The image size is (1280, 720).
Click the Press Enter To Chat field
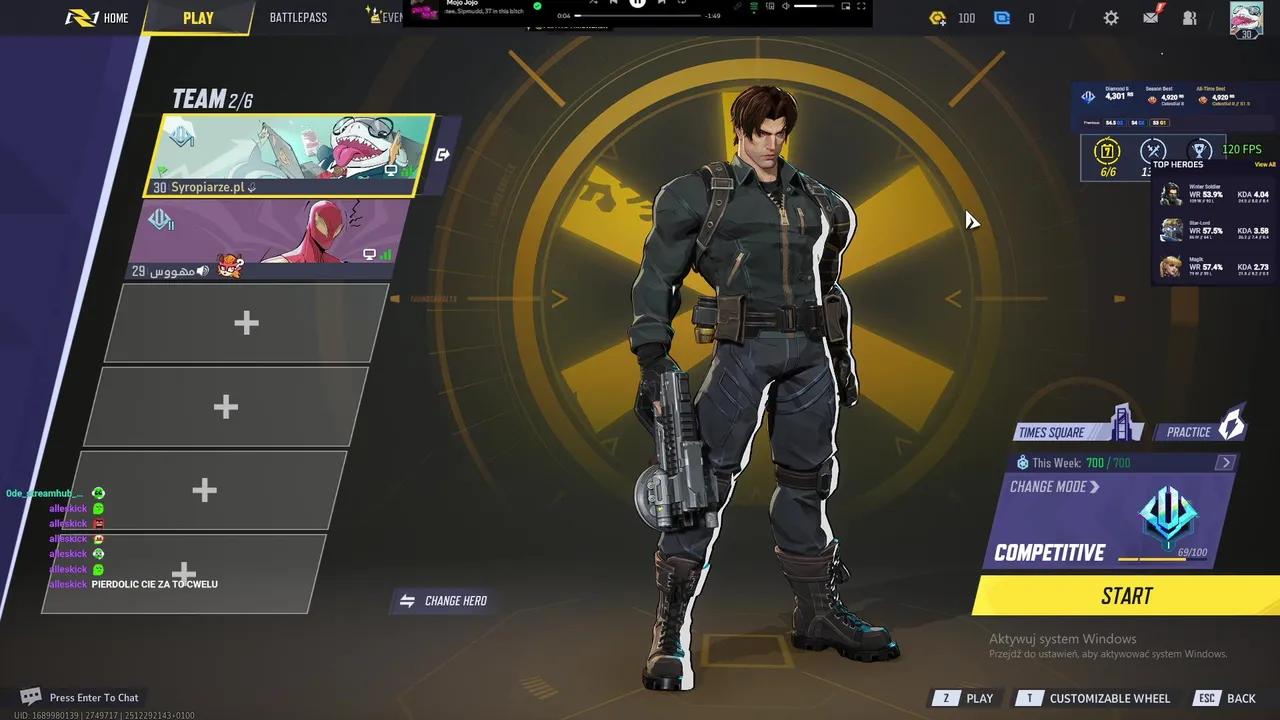[x=93, y=697]
